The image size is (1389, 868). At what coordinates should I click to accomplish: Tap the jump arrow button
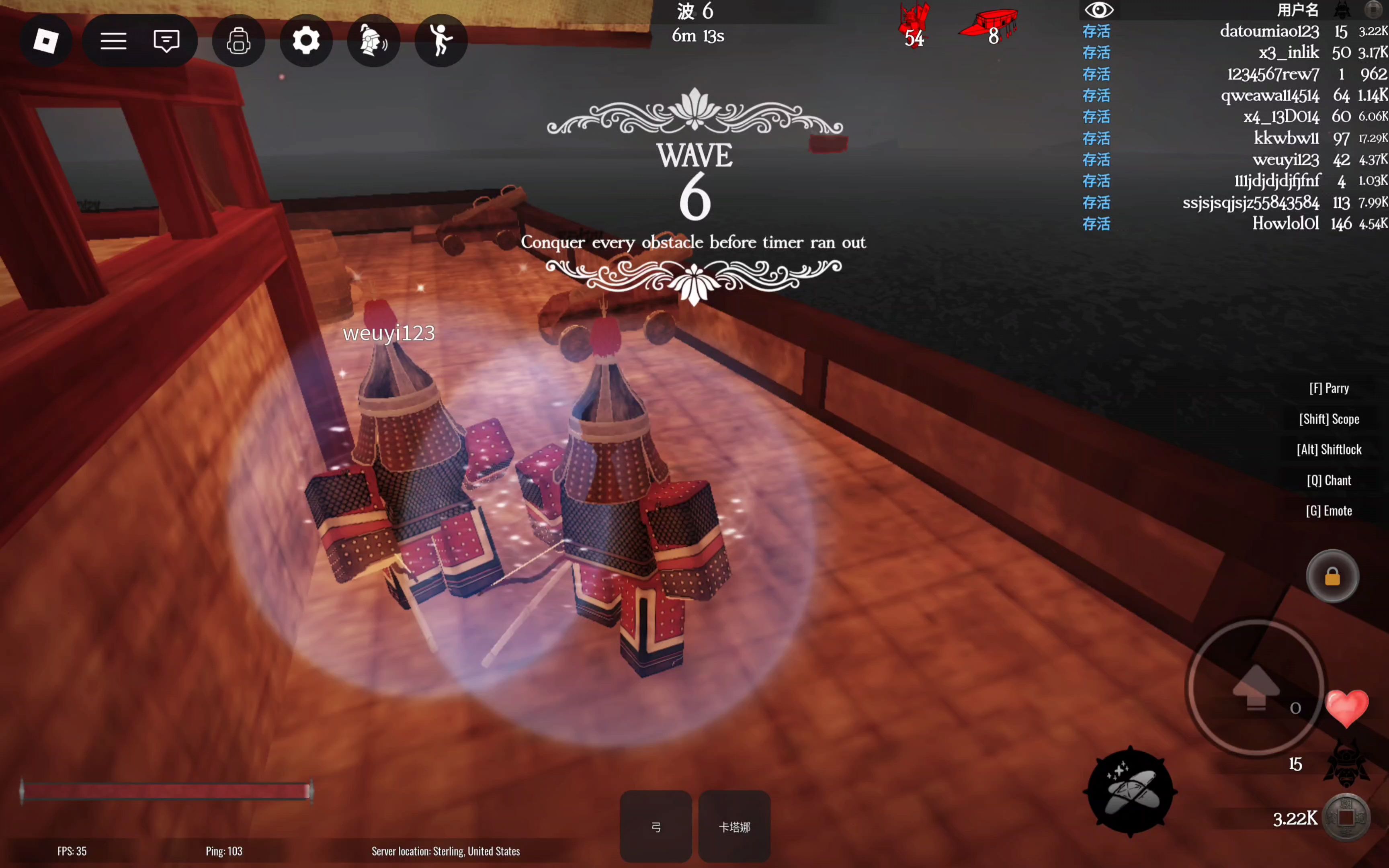(1256, 687)
